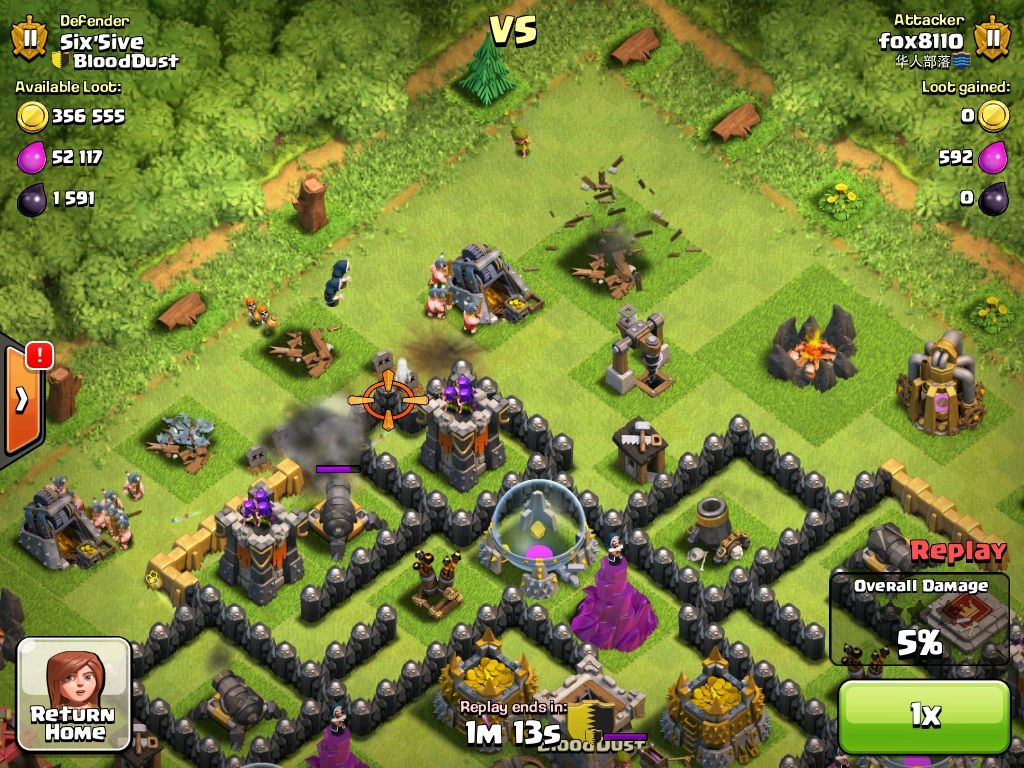Change replay speed with the 1x button

(923, 715)
